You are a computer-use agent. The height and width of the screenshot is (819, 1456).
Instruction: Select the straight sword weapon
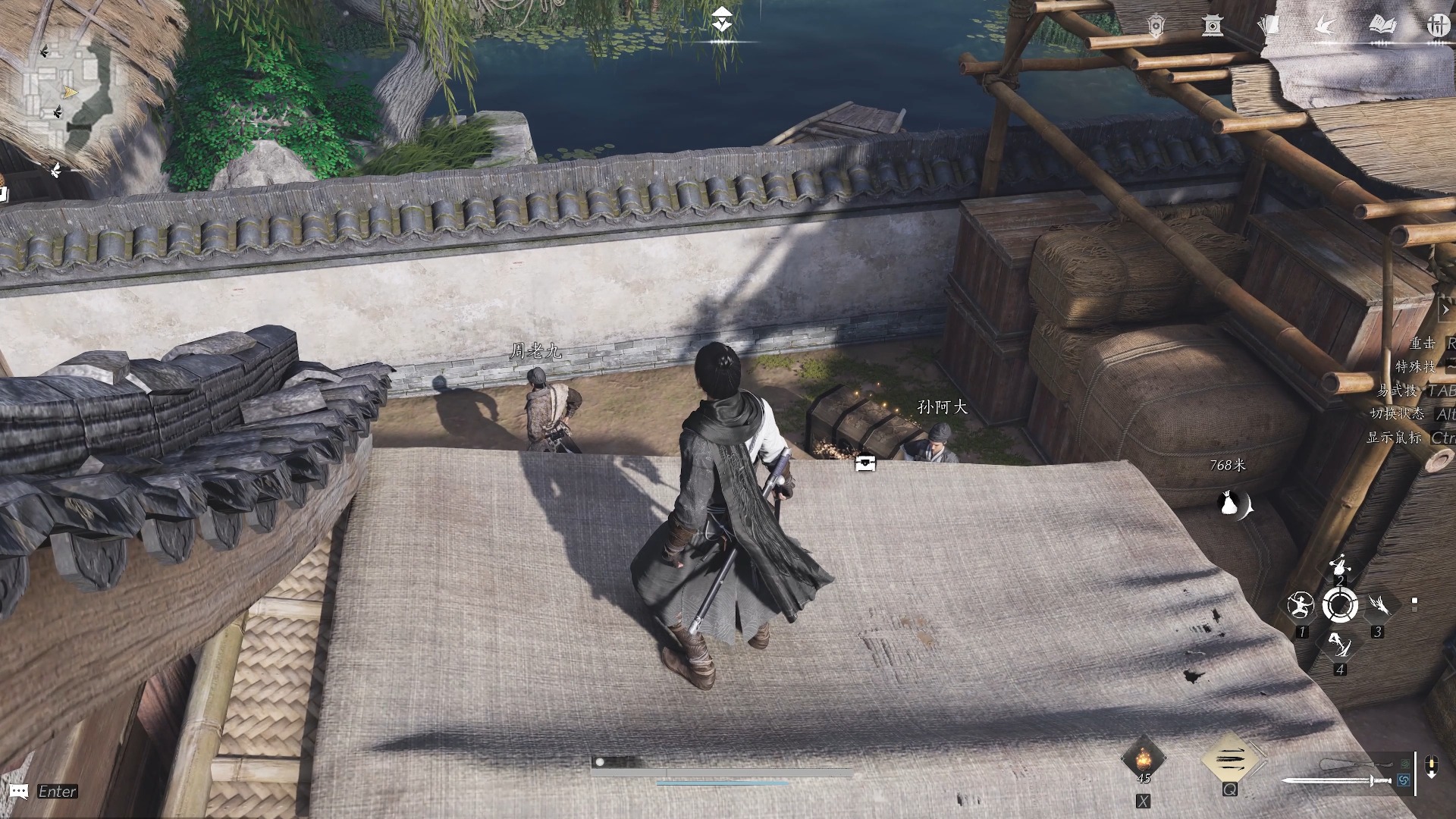point(1336,780)
